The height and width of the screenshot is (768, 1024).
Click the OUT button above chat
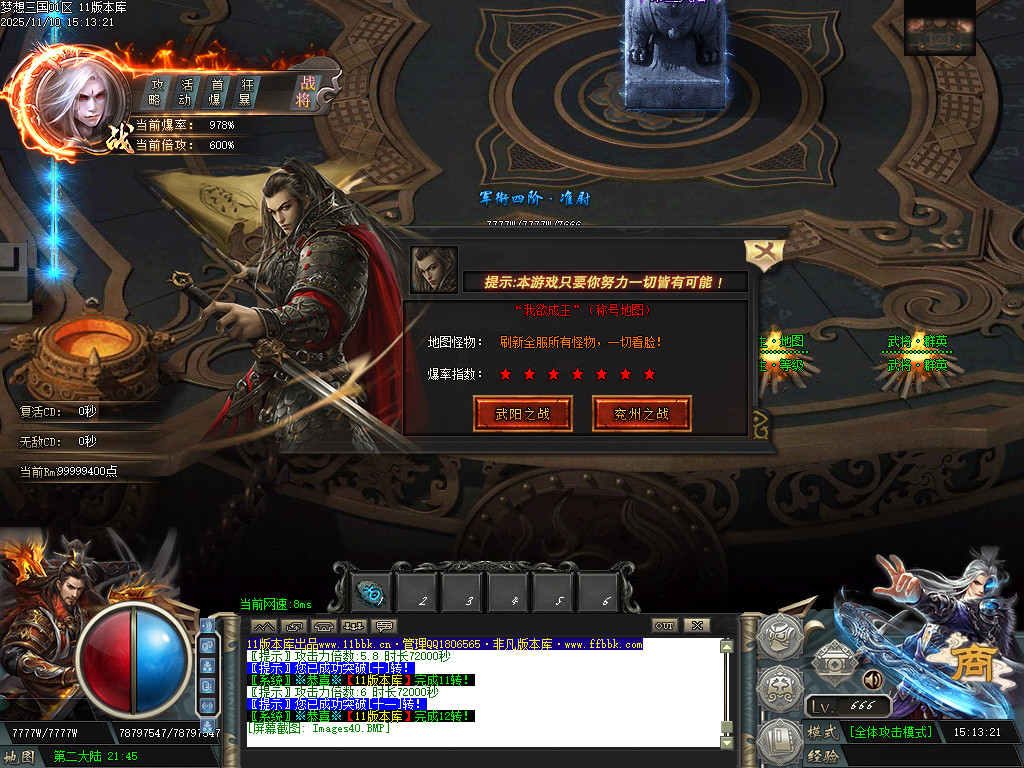665,626
